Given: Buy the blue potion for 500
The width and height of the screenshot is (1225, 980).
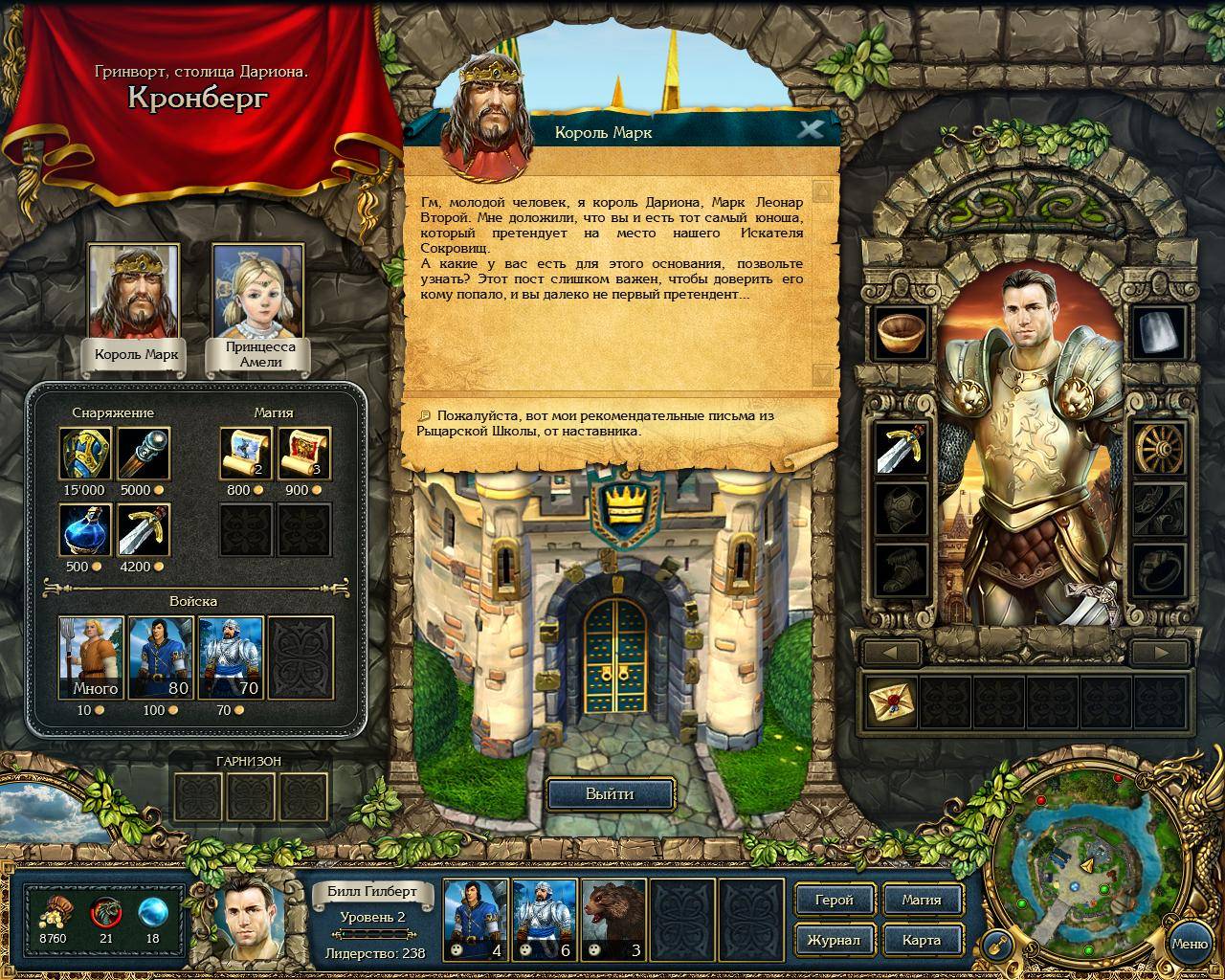Looking at the screenshot, I should click(x=85, y=530).
